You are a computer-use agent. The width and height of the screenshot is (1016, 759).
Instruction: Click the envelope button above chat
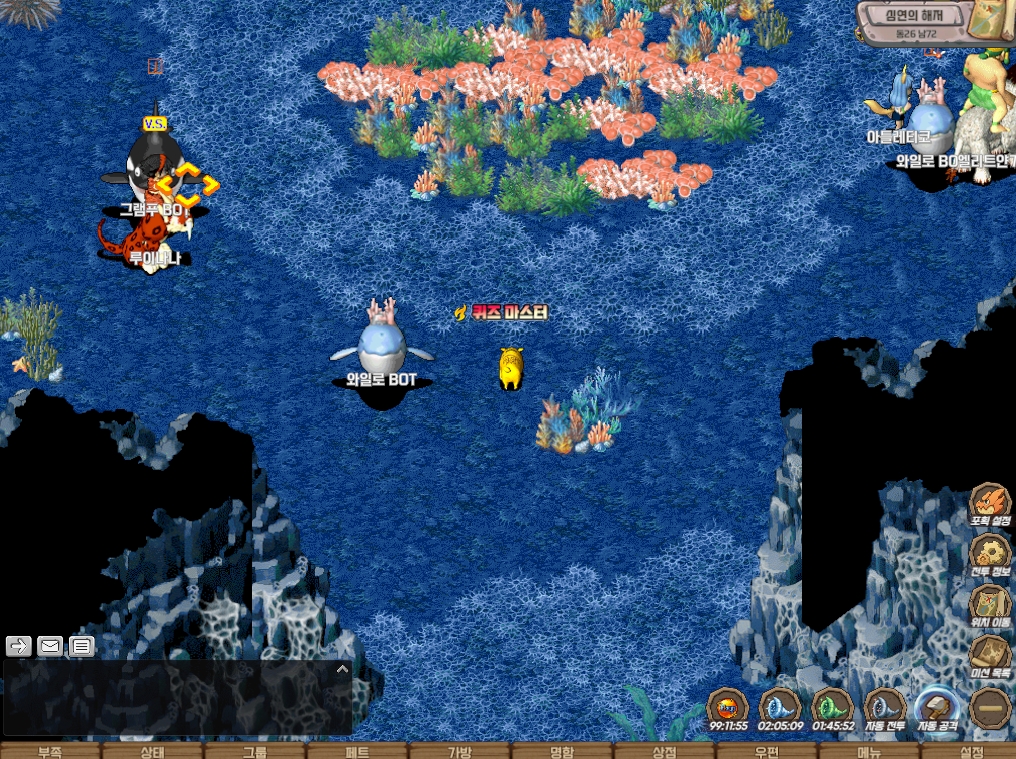pyautogui.click(x=50, y=646)
